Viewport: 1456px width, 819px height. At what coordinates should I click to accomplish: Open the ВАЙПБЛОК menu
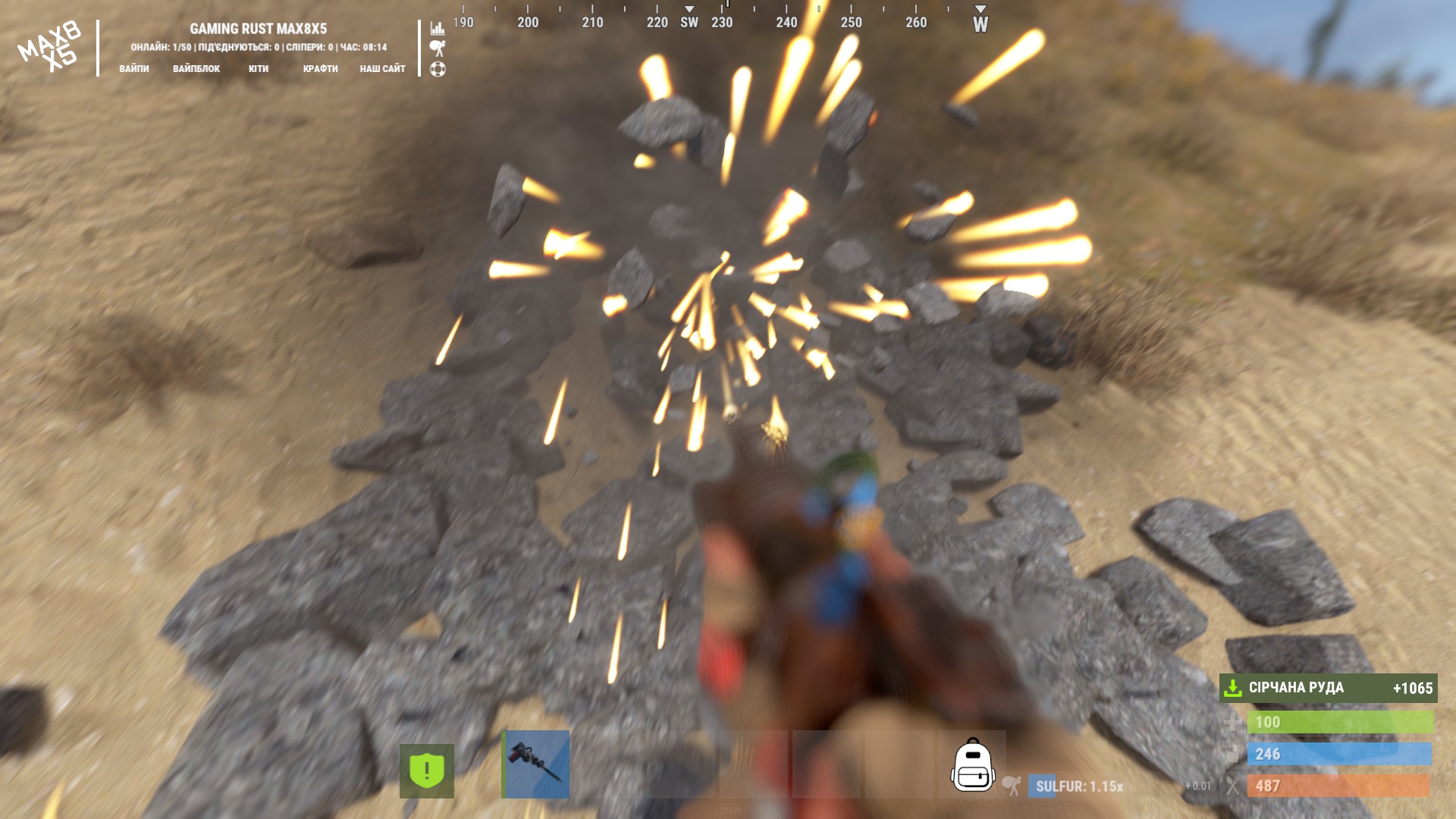coord(196,68)
